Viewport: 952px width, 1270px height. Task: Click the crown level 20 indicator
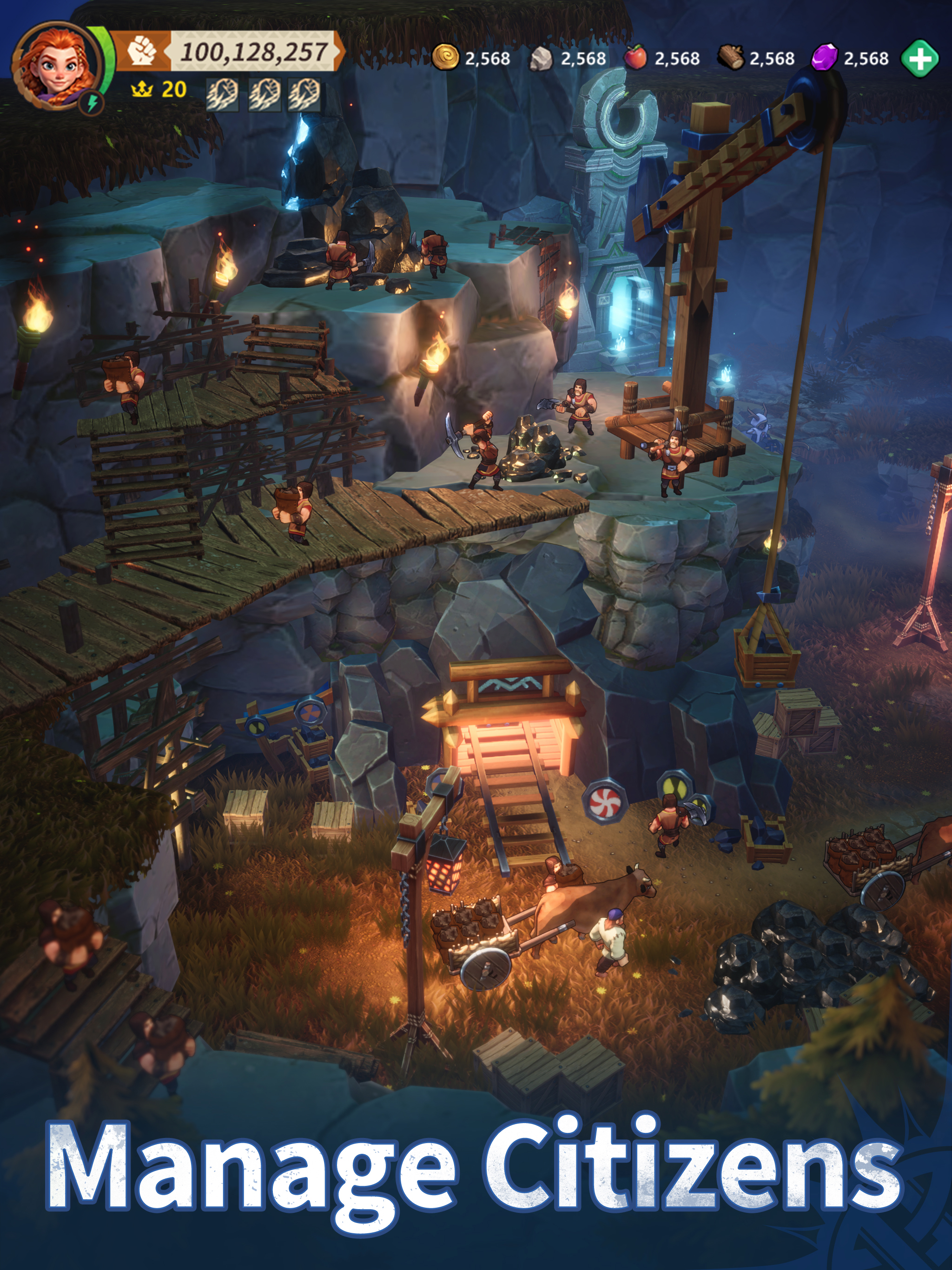point(159,90)
